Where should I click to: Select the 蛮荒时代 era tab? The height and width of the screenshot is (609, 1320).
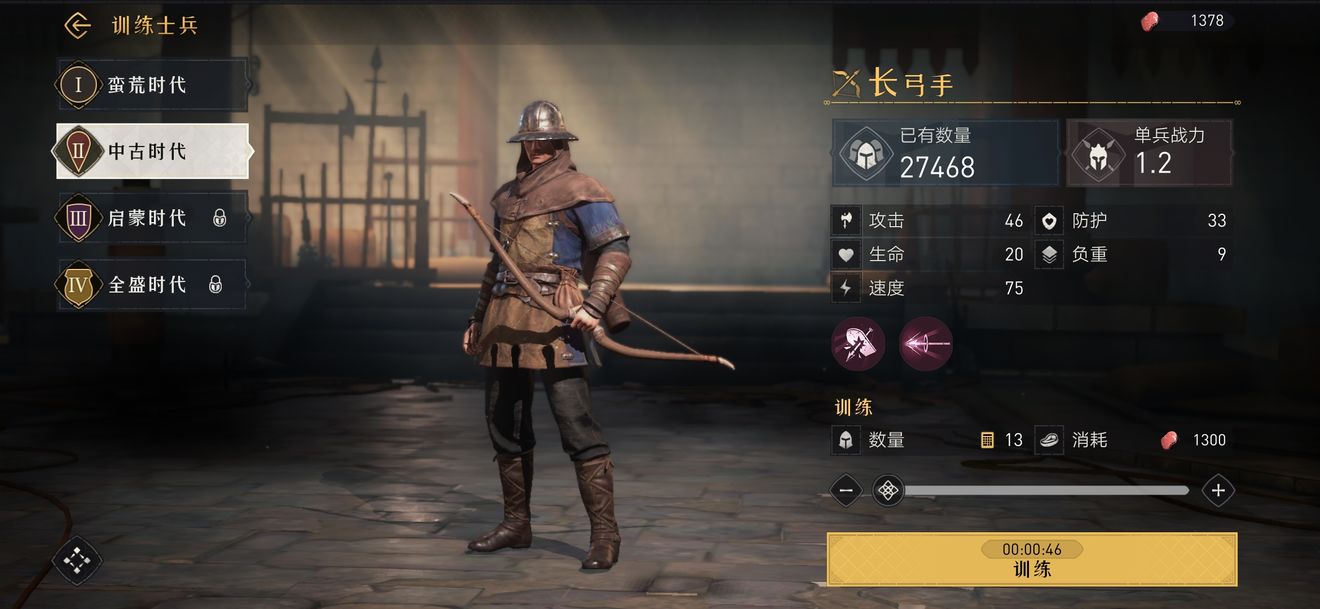[150, 85]
